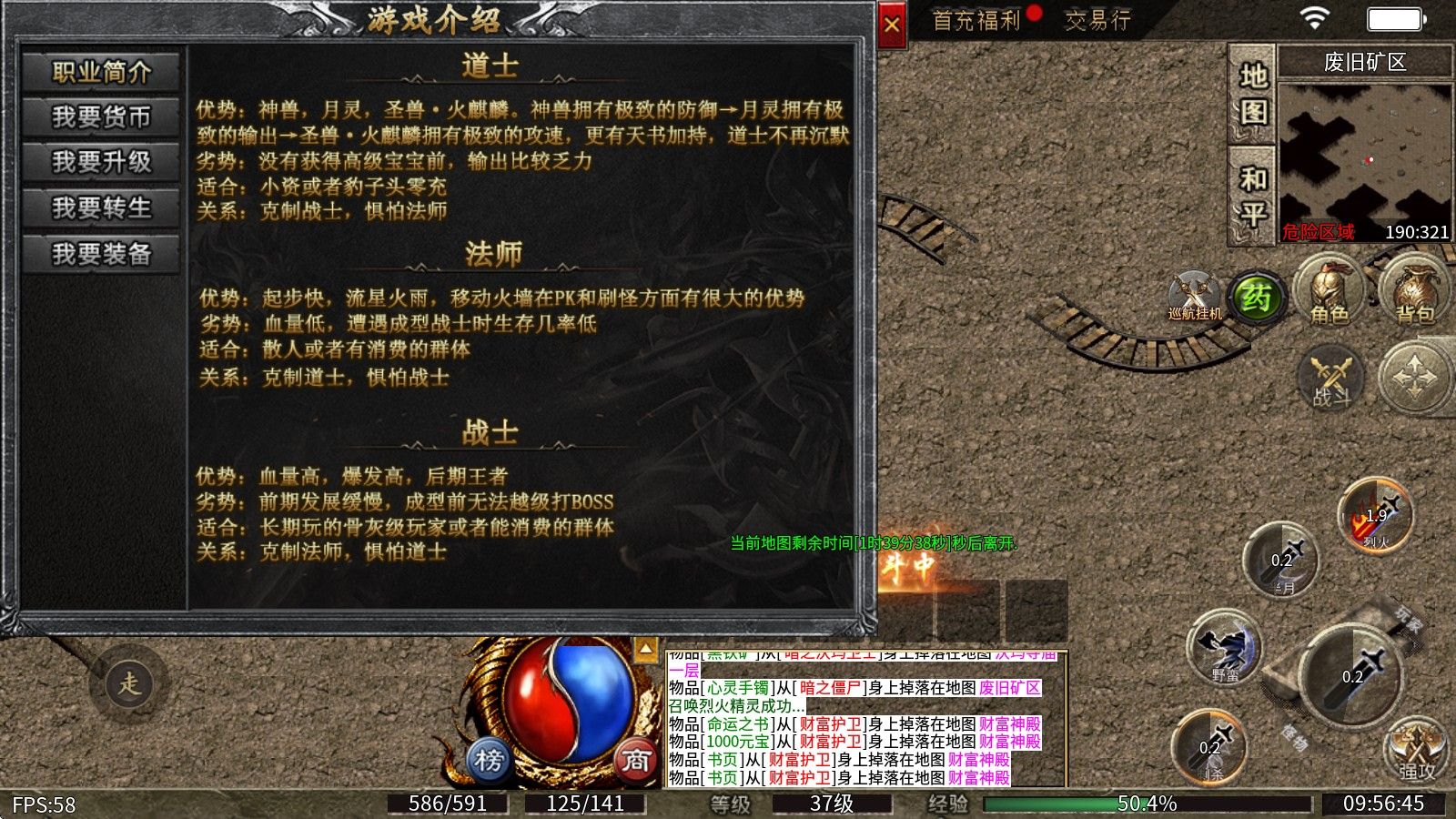Open the 商 shop icon beside the taiji orb
This screenshot has height=819, width=1456.
pyautogui.click(x=637, y=760)
